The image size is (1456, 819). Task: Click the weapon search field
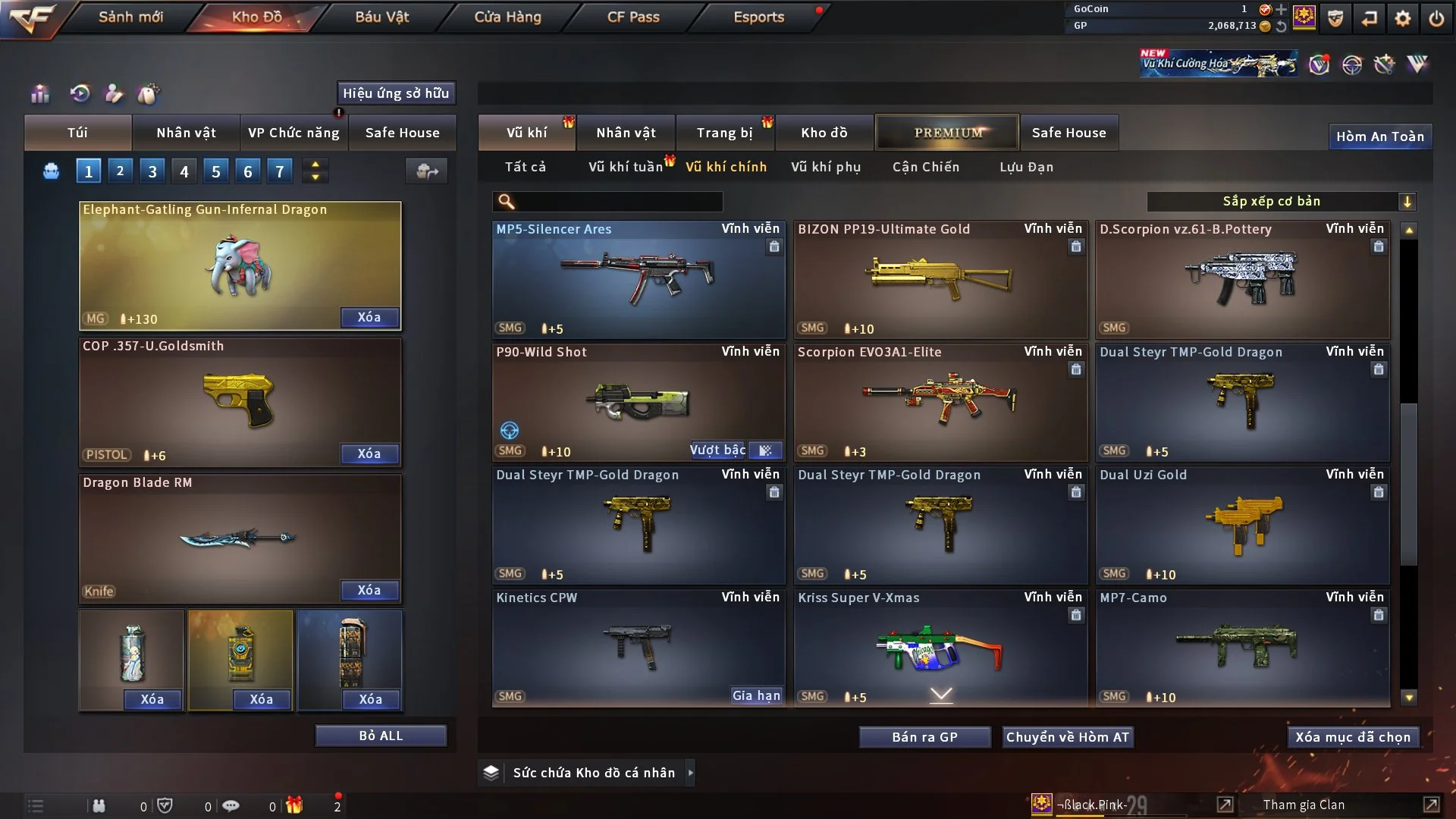click(617, 201)
